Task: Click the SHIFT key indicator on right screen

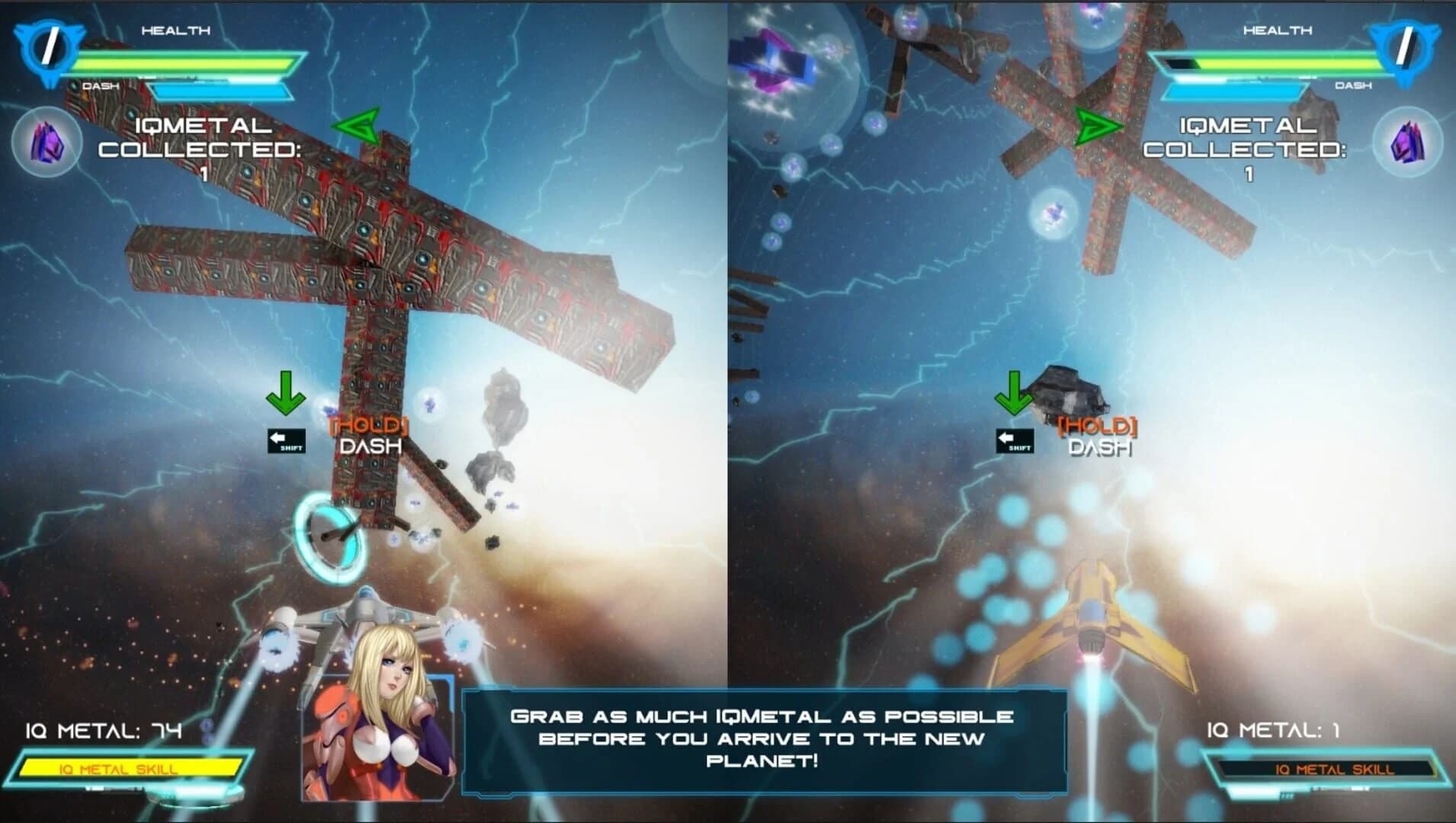Action: coord(1014,440)
